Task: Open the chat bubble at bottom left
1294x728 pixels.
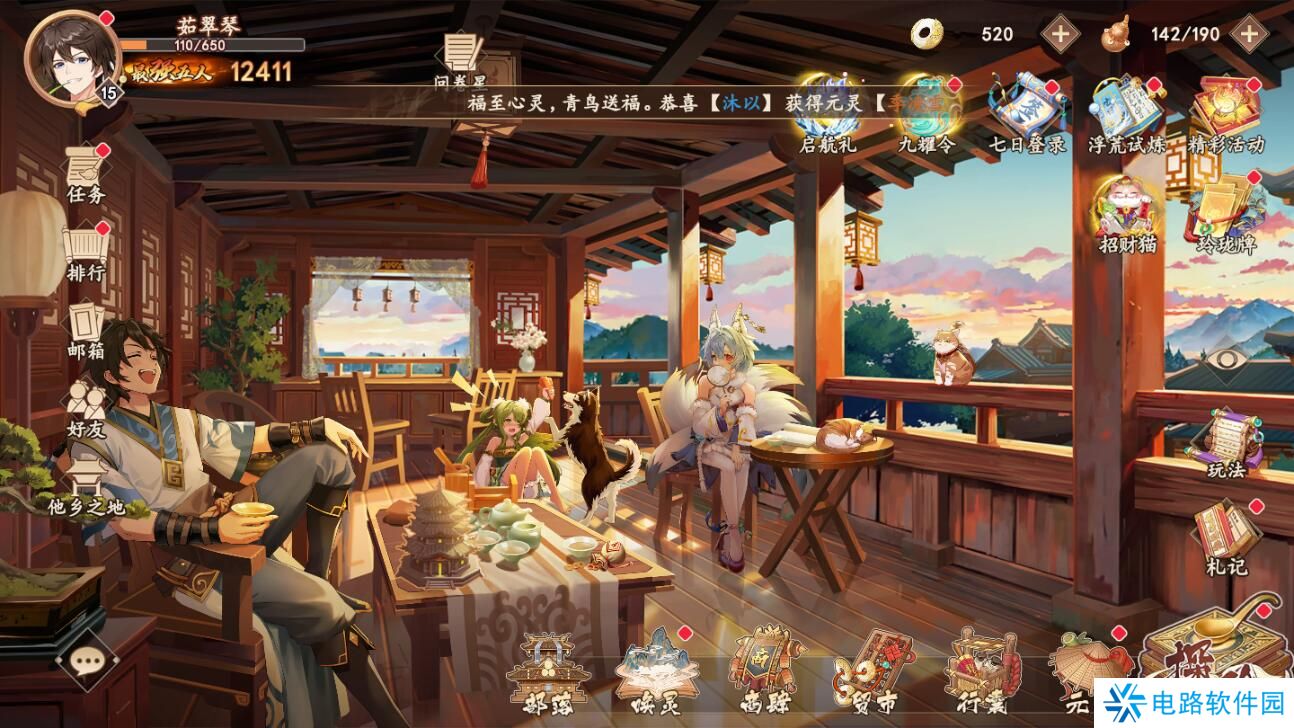Action: tap(88, 661)
